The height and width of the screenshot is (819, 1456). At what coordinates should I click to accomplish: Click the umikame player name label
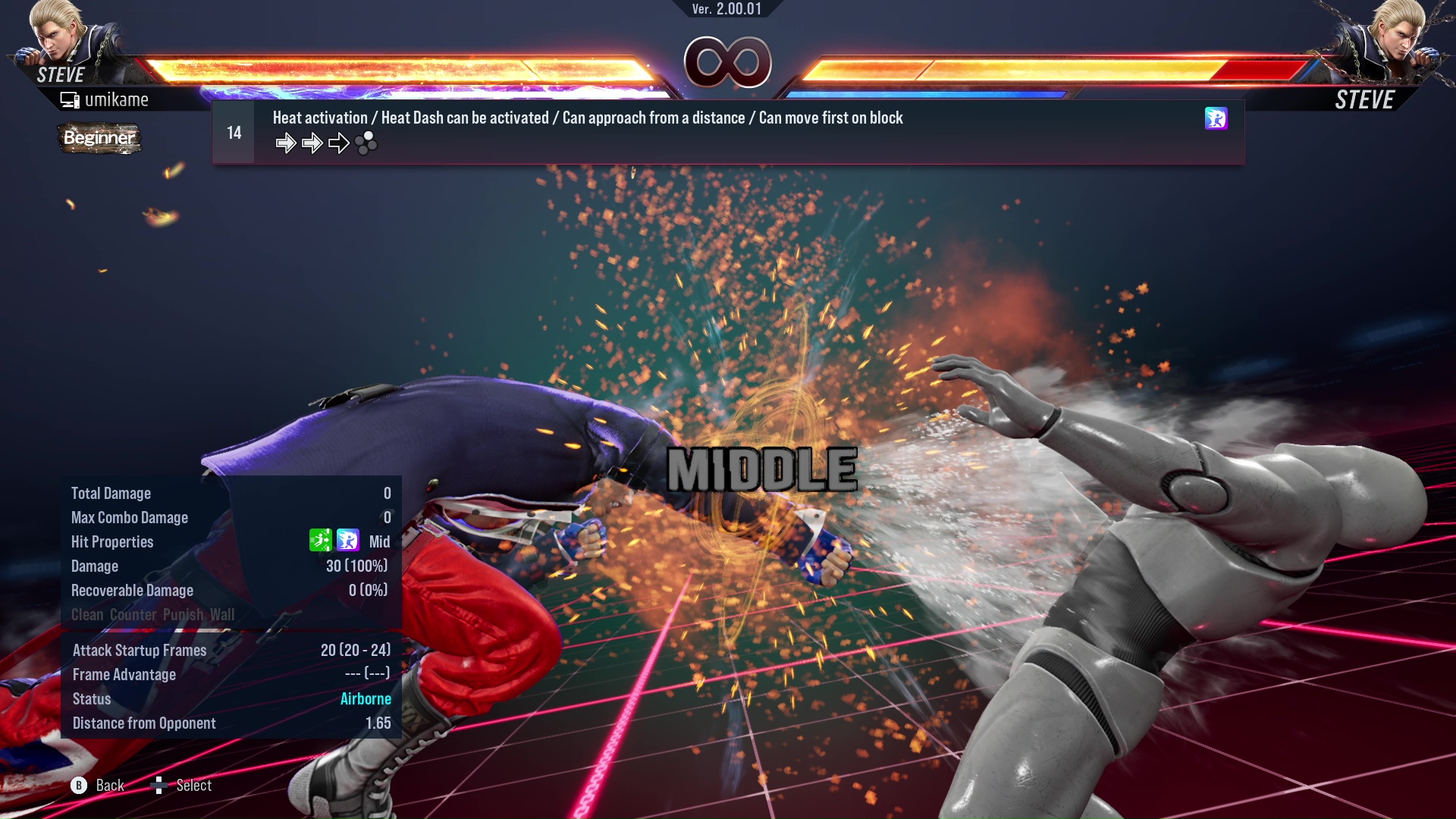[118, 99]
